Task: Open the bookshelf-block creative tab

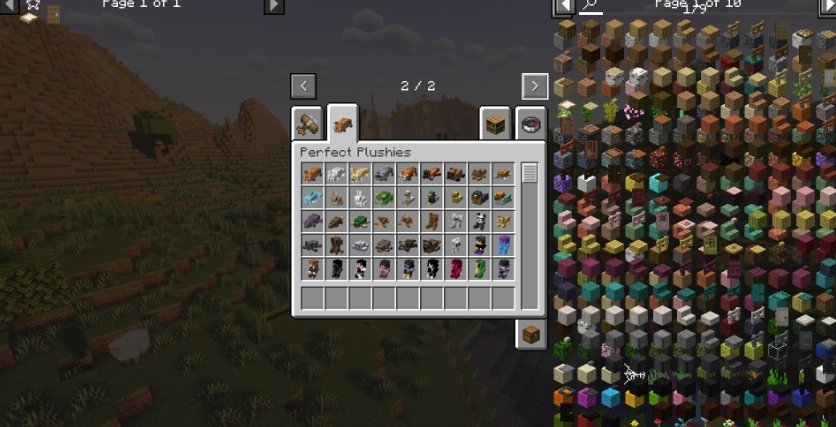Action: coord(494,125)
